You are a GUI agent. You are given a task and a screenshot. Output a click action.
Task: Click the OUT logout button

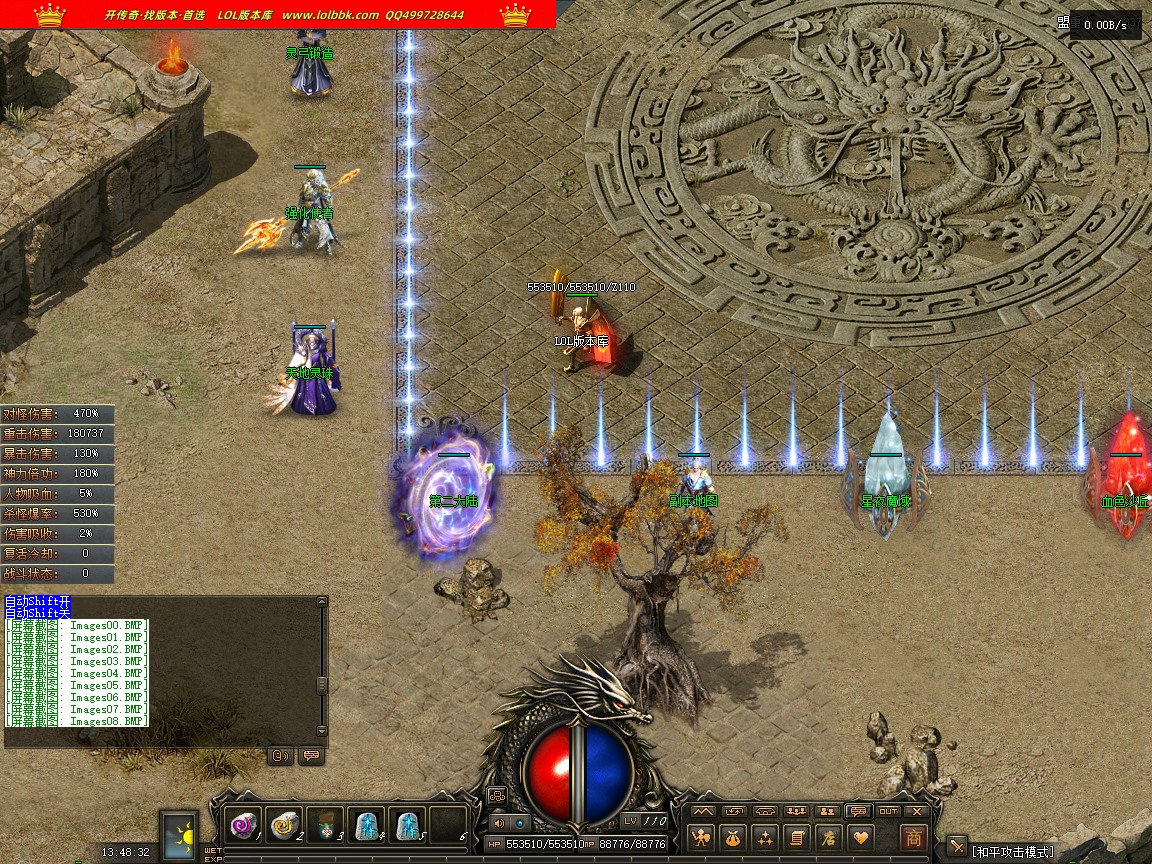coord(887,811)
